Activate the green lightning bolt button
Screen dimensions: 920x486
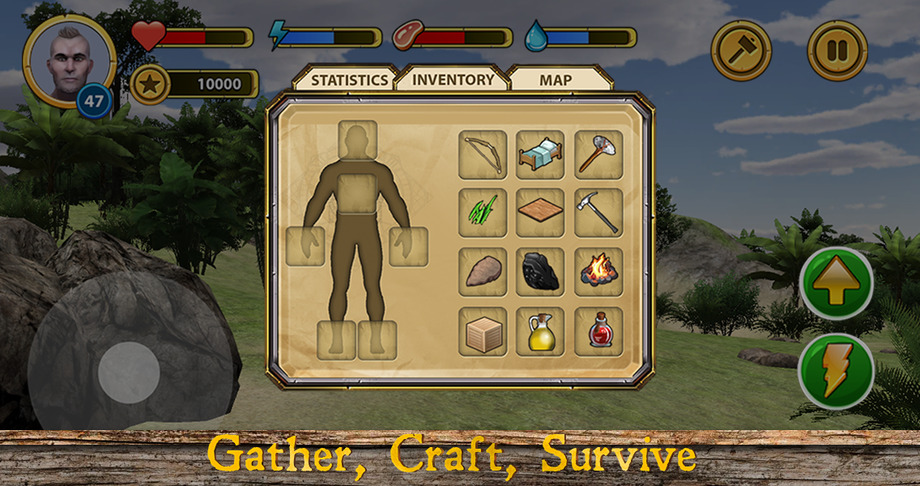837,371
